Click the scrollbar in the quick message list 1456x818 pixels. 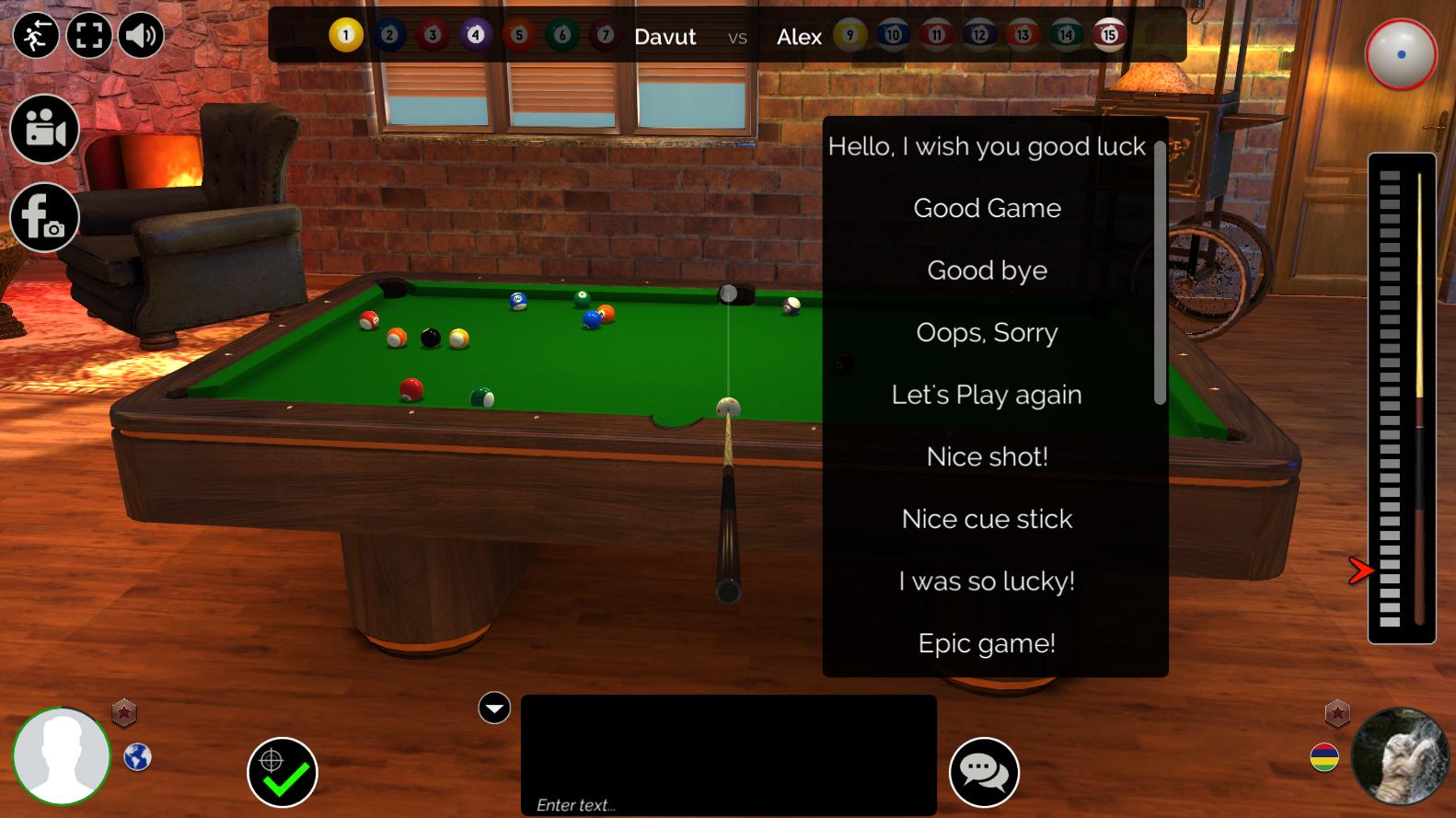click(1158, 276)
